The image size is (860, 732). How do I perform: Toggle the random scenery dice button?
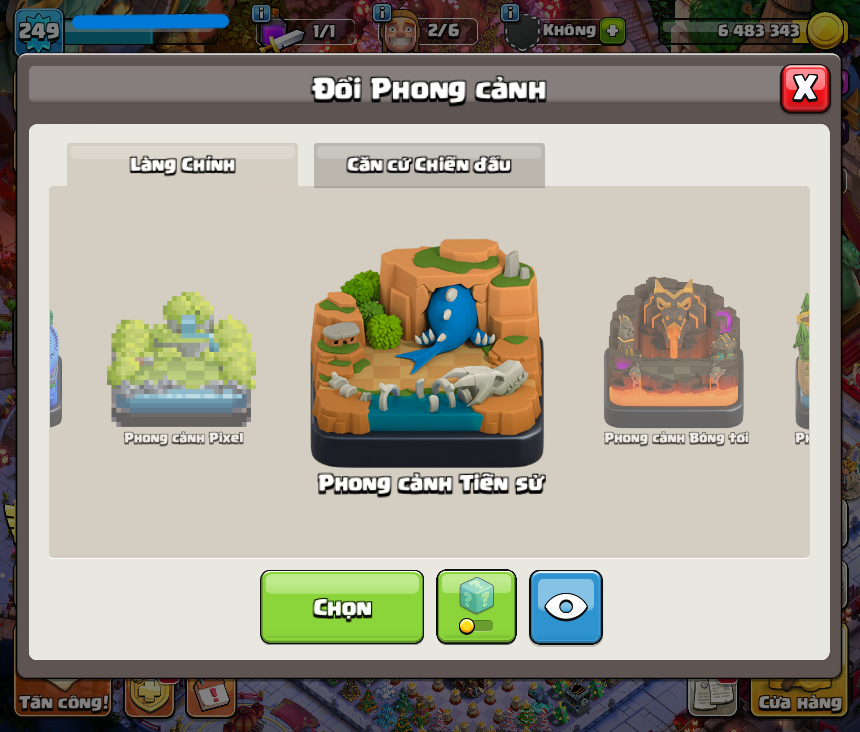coord(476,606)
